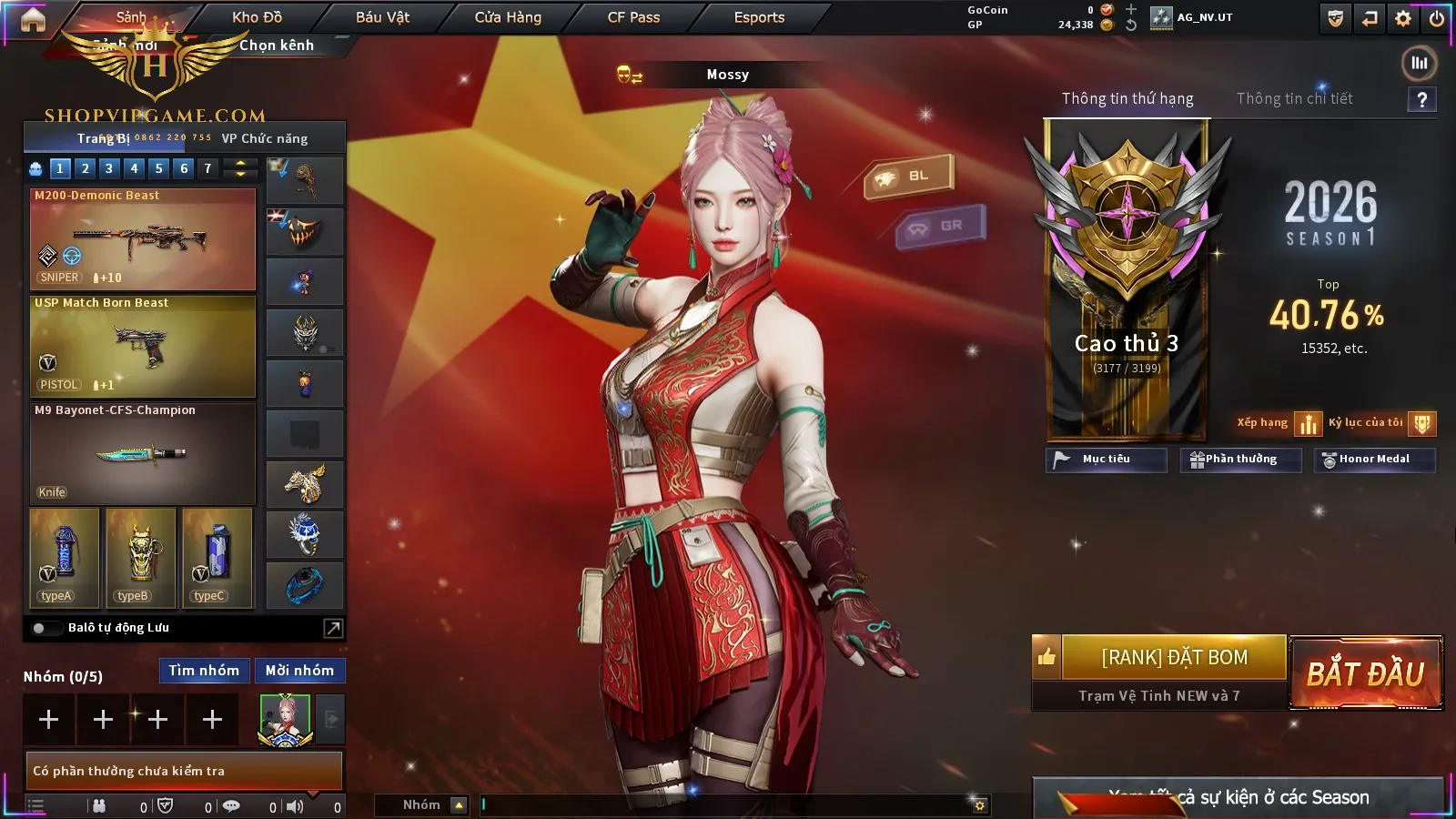This screenshot has height=819, width=1456.
Task: Open the CF Pass tab
Action: click(x=633, y=17)
